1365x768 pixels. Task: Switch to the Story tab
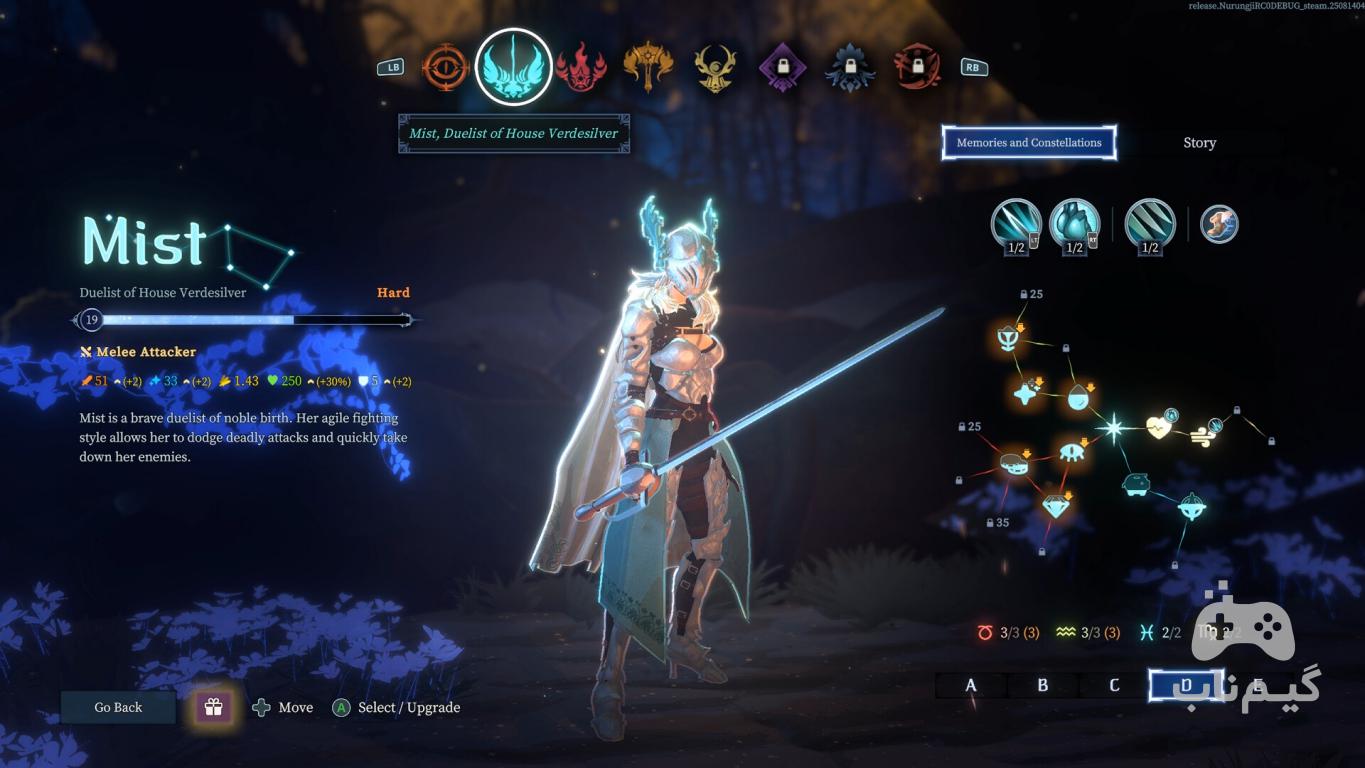tap(1199, 143)
